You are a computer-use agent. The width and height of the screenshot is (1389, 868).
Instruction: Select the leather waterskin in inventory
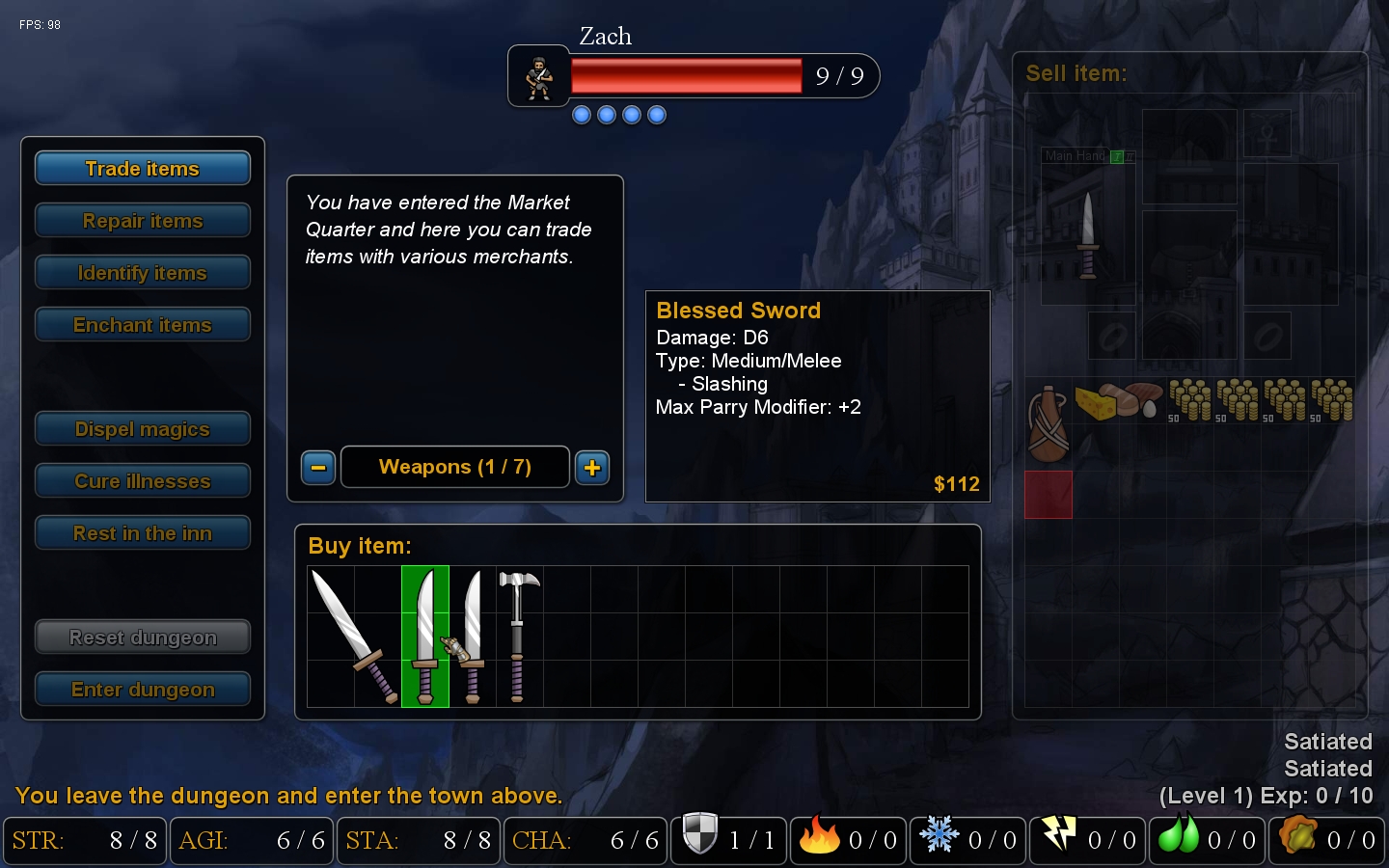1048,422
